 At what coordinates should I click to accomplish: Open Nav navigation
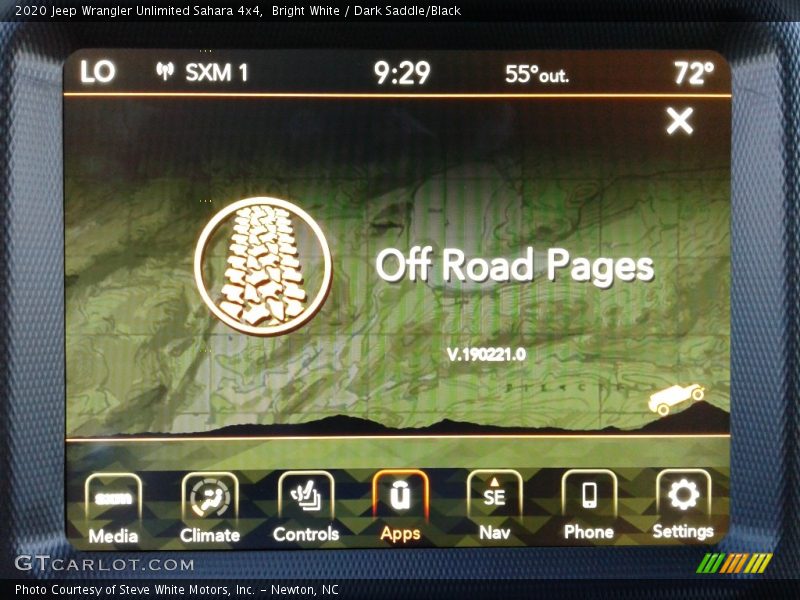click(x=494, y=508)
